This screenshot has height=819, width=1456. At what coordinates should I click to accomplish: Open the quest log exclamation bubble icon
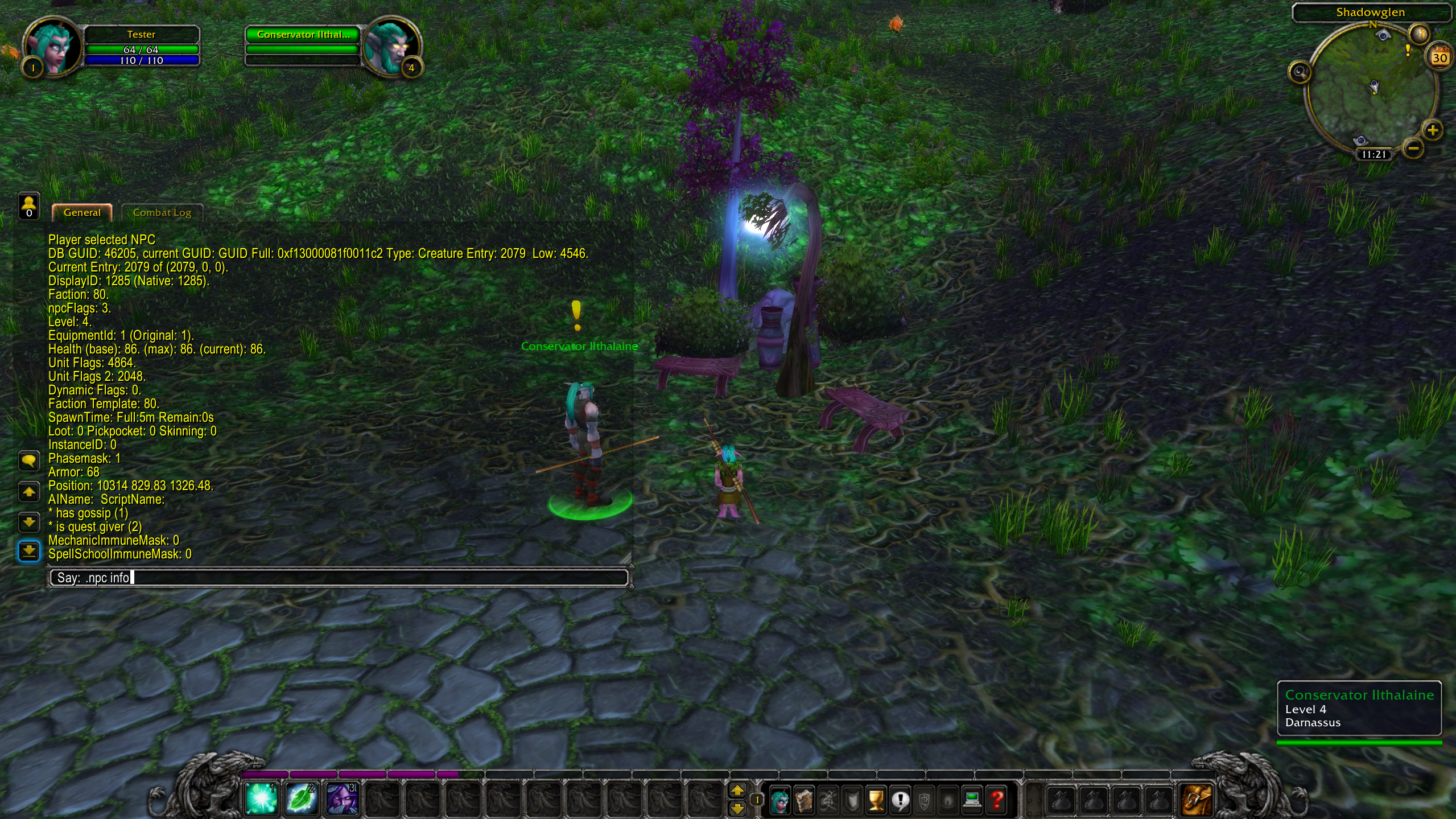tap(900, 801)
